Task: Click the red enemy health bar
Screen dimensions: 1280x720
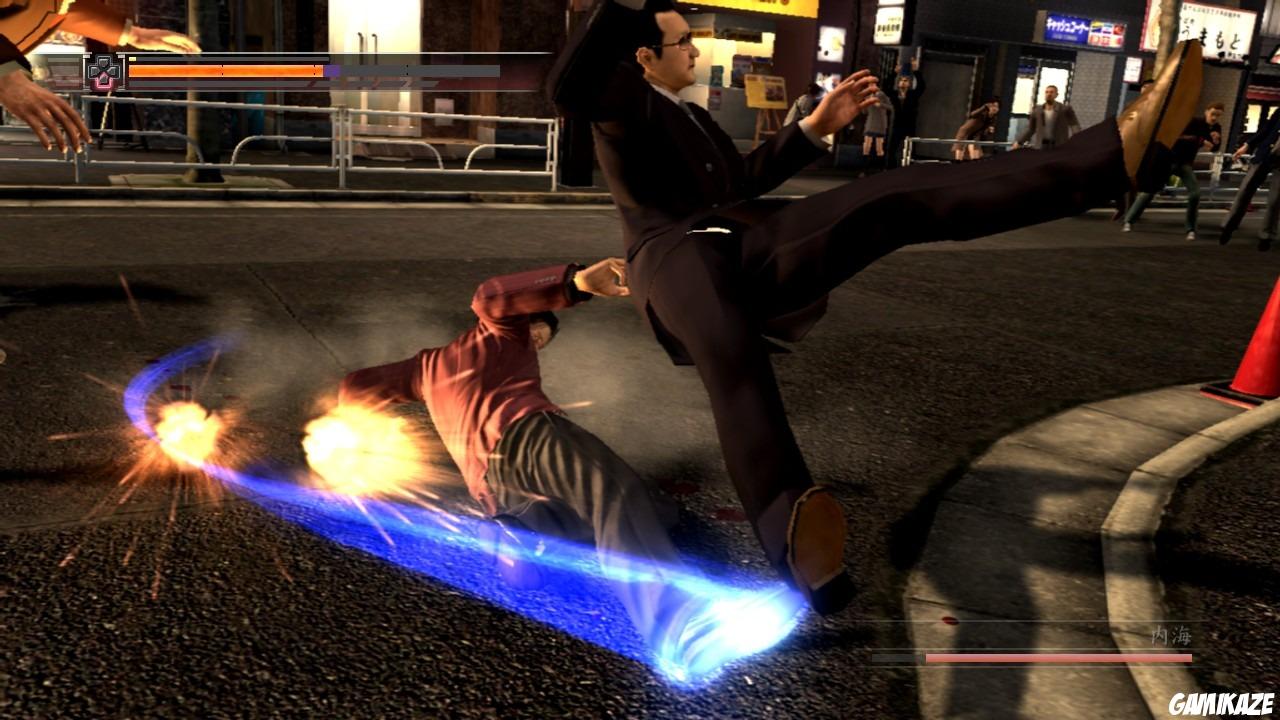Action: [1060, 659]
